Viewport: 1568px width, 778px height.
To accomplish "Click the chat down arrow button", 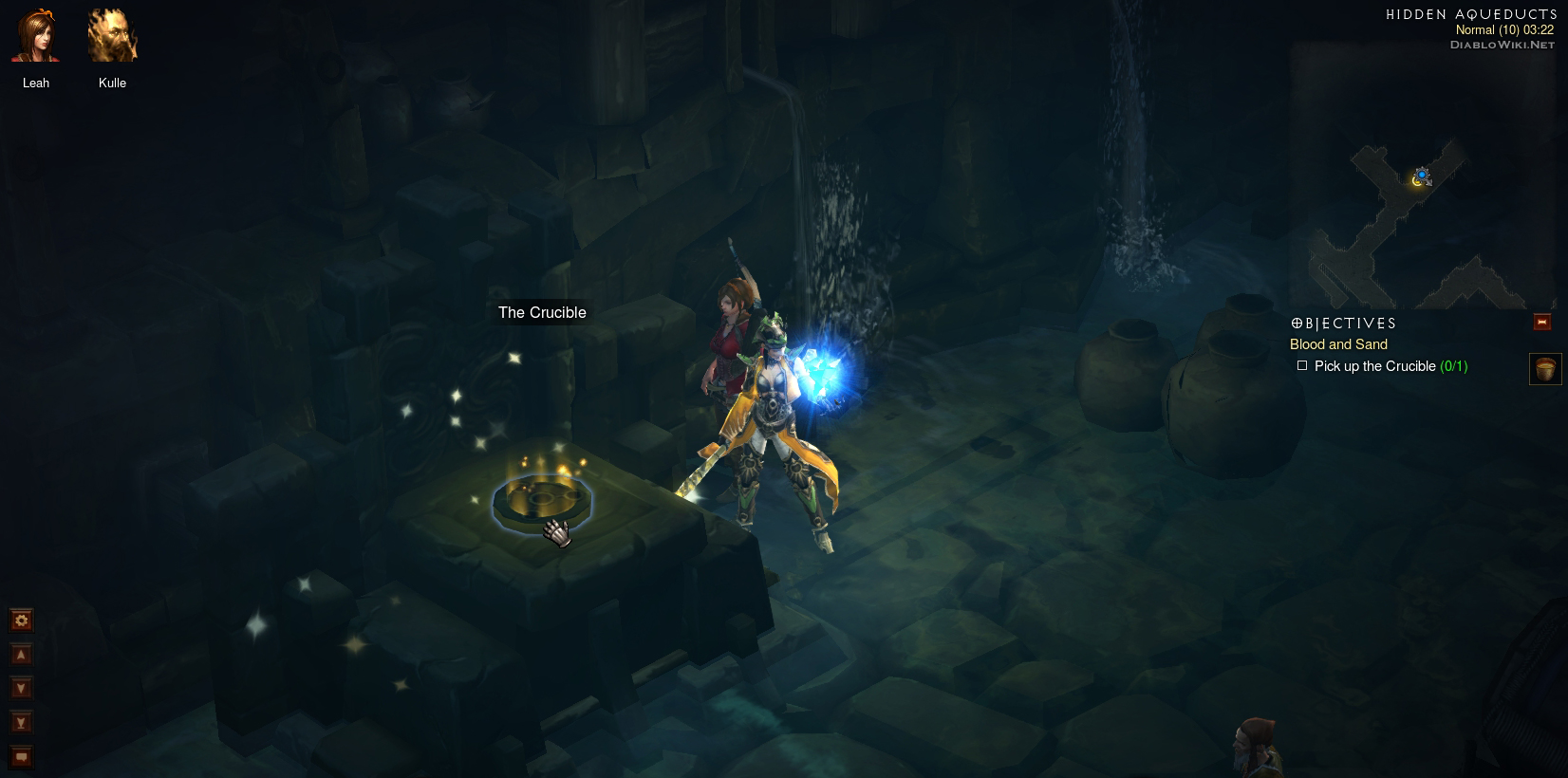I will [x=21, y=689].
